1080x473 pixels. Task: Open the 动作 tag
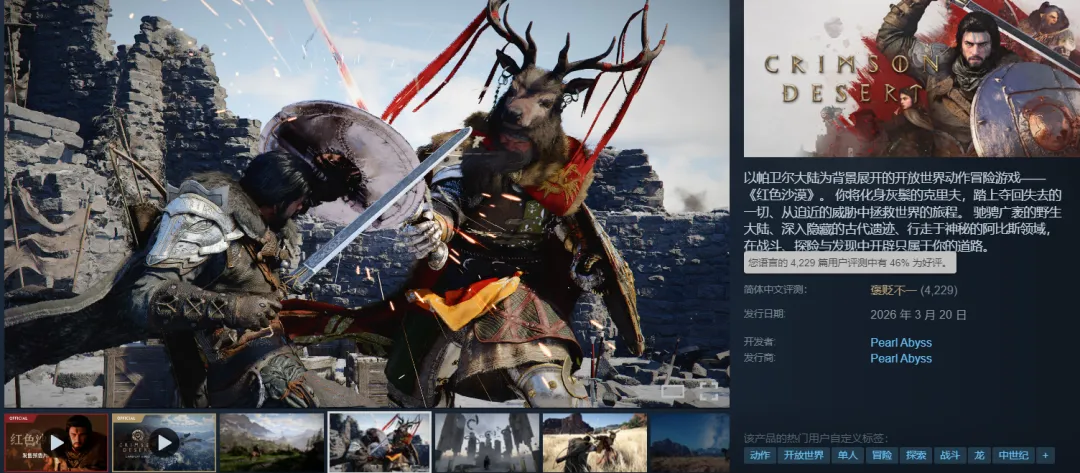(x=761, y=455)
